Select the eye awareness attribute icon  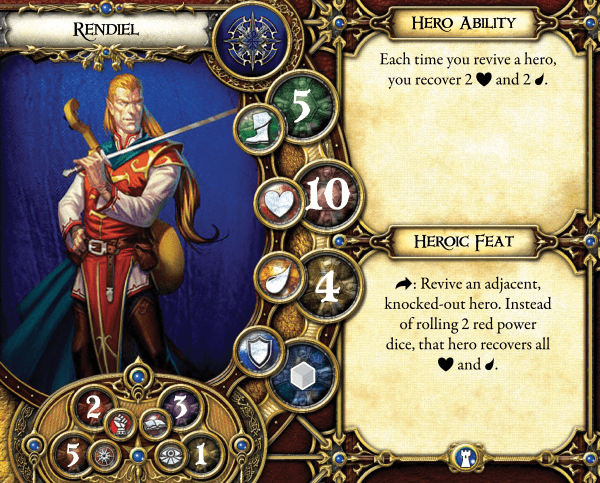click(167, 453)
